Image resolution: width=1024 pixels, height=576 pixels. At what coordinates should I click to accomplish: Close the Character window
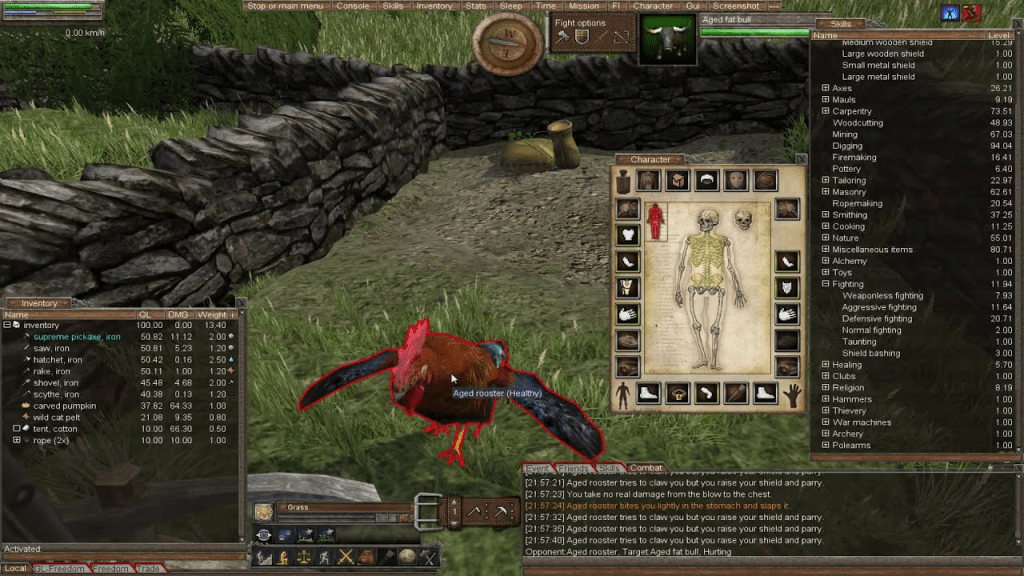pos(800,159)
